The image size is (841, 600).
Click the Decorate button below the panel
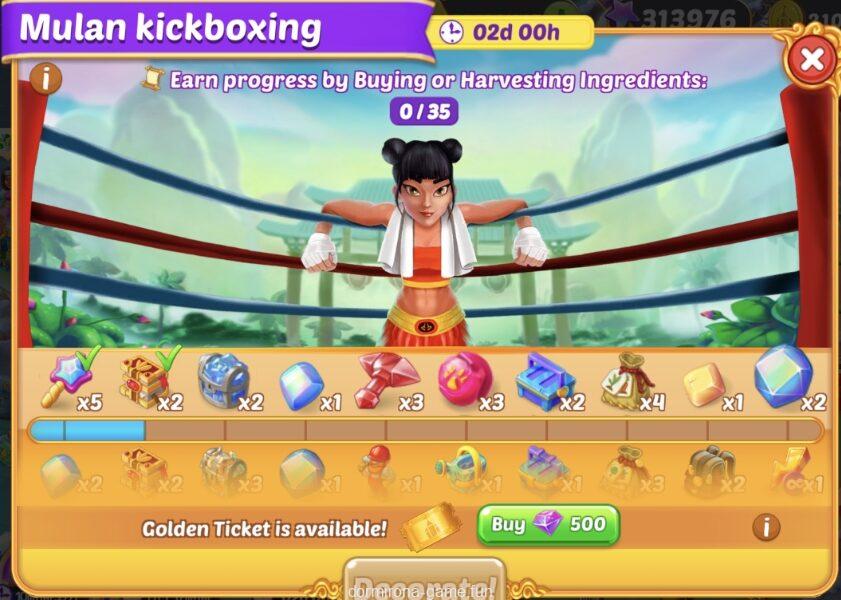coord(424,584)
